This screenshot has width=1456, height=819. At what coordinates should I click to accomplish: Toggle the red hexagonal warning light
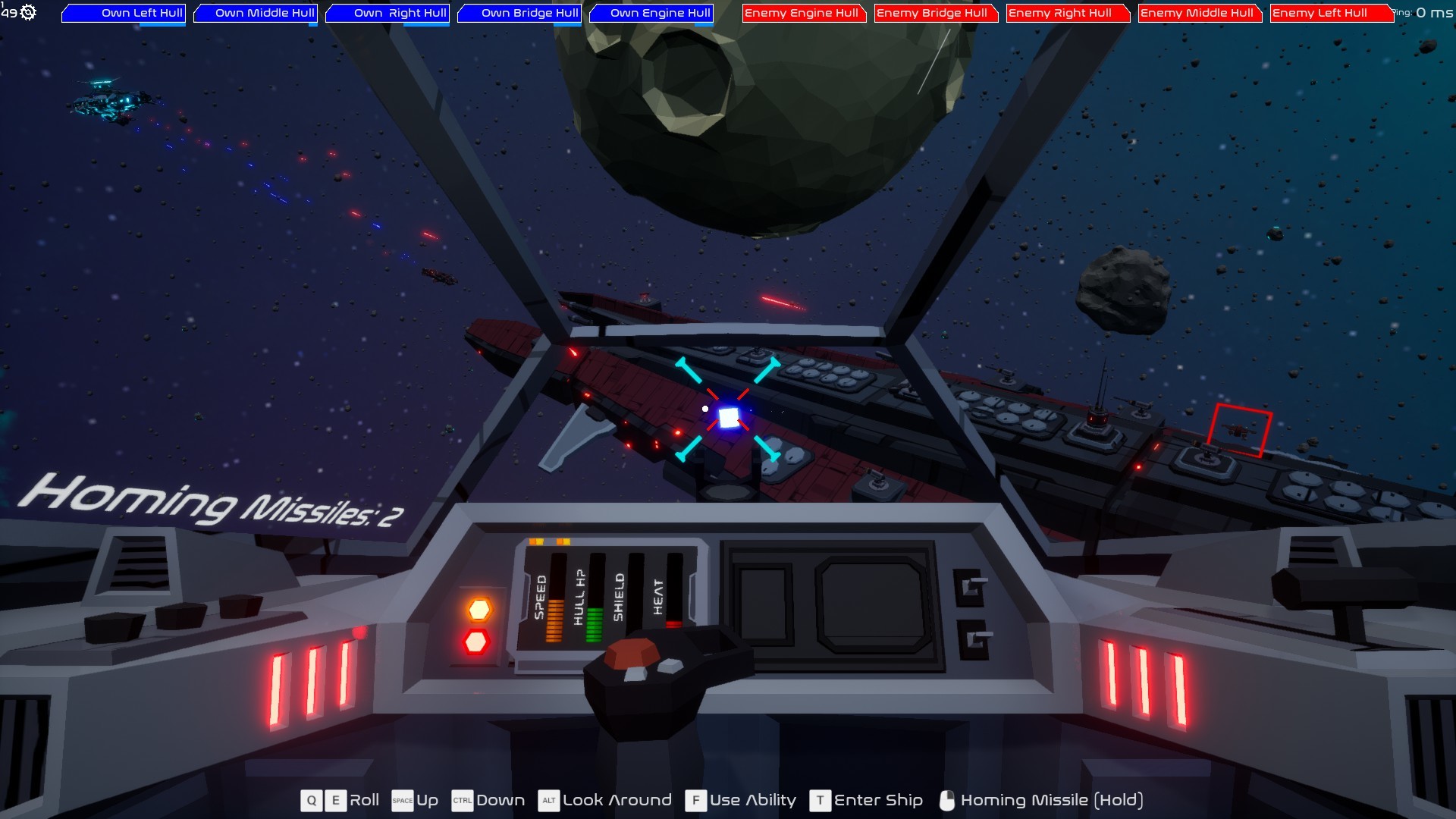(x=476, y=643)
